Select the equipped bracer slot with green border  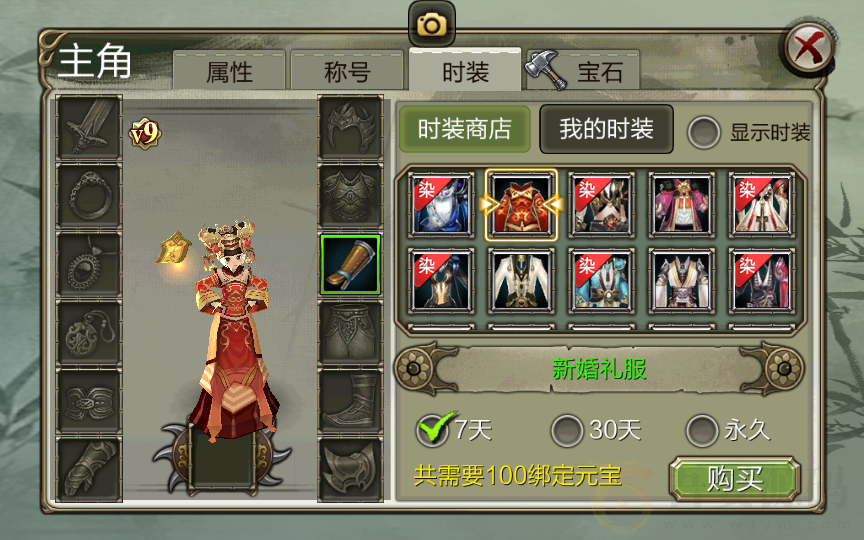[x=350, y=264]
